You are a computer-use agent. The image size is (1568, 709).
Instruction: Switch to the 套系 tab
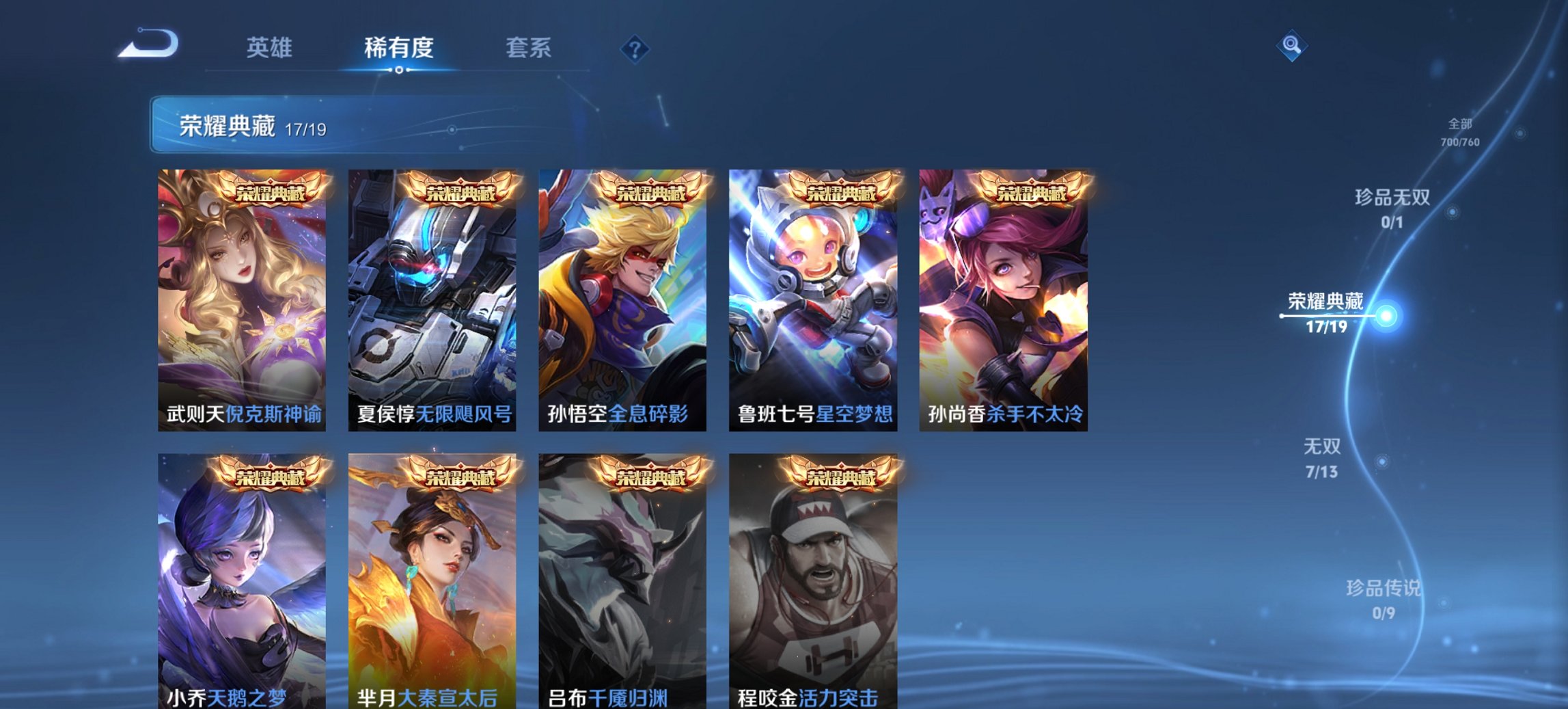click(x=529, y=47)
